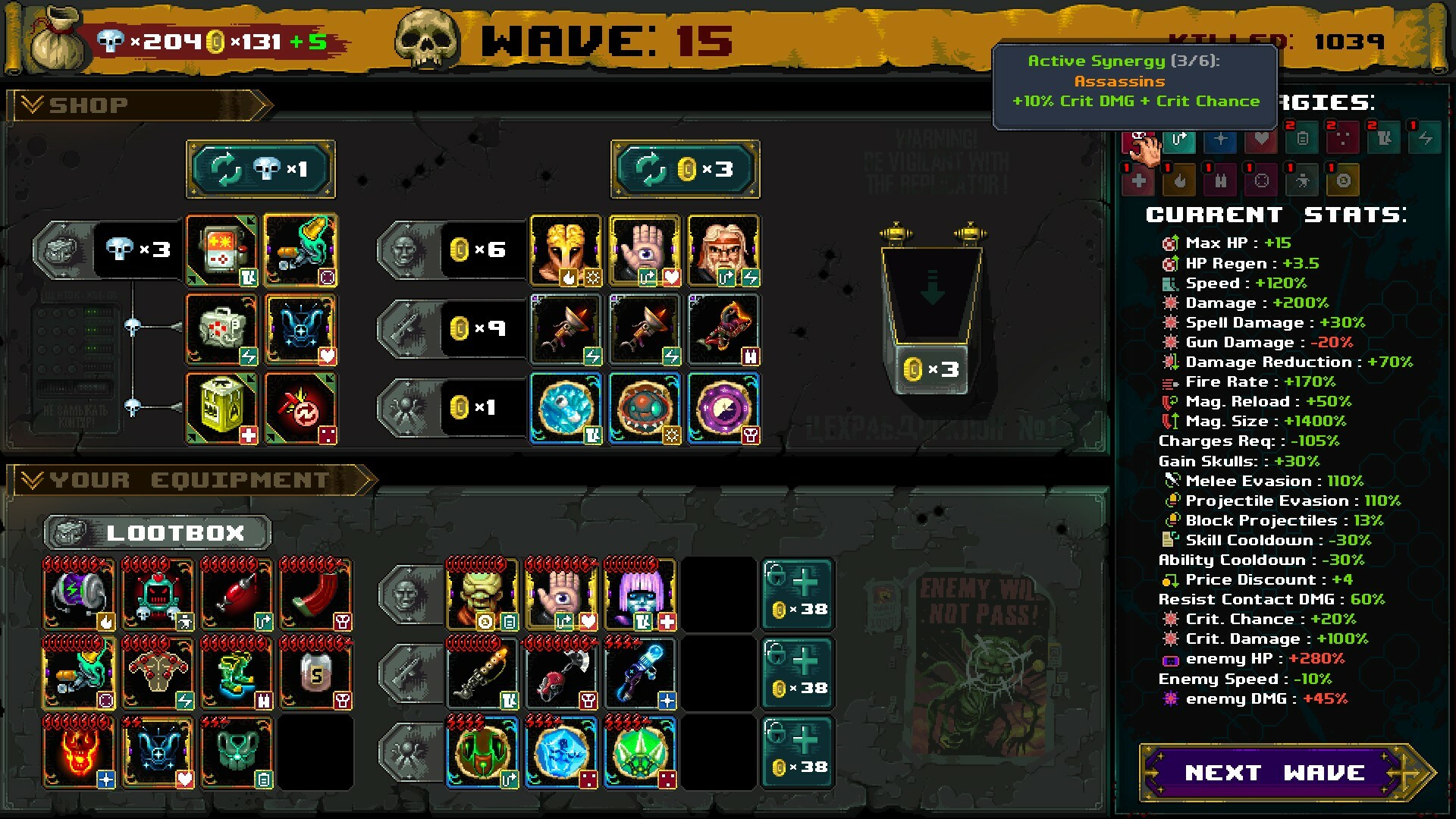Select the bearded old man tonic in the shop
1456x819 pixels.
pyautogui.click(x=723, y=250)
